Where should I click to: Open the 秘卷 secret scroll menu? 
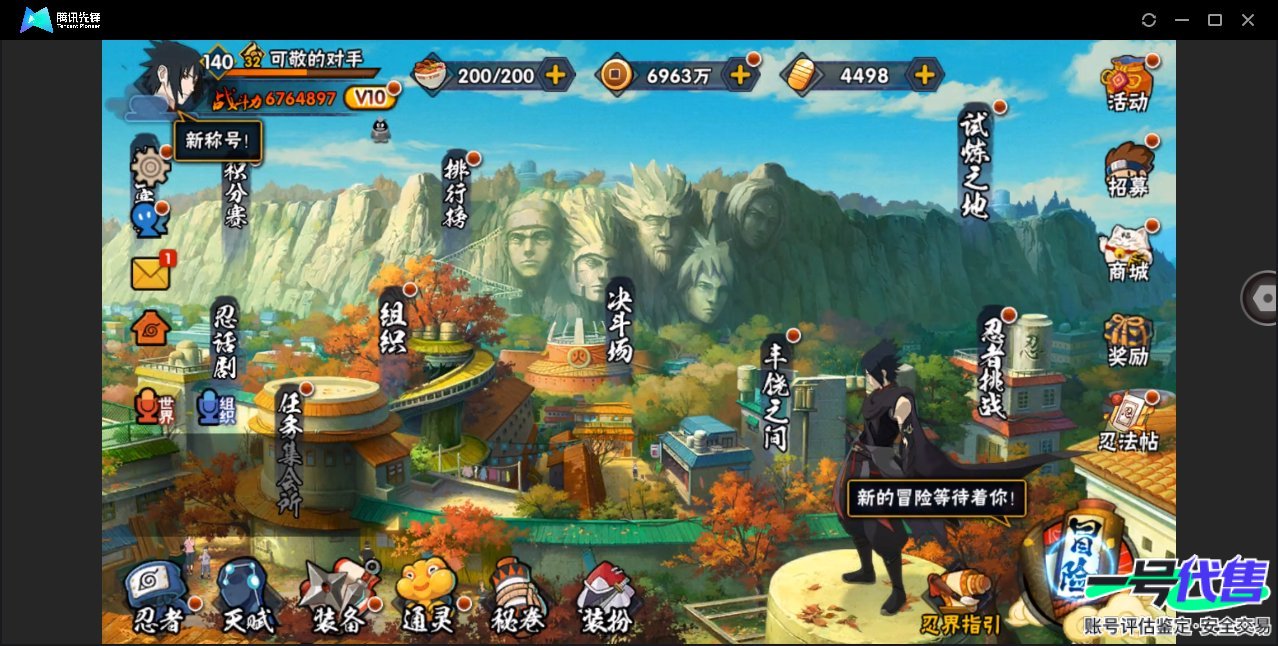(517, 598)
